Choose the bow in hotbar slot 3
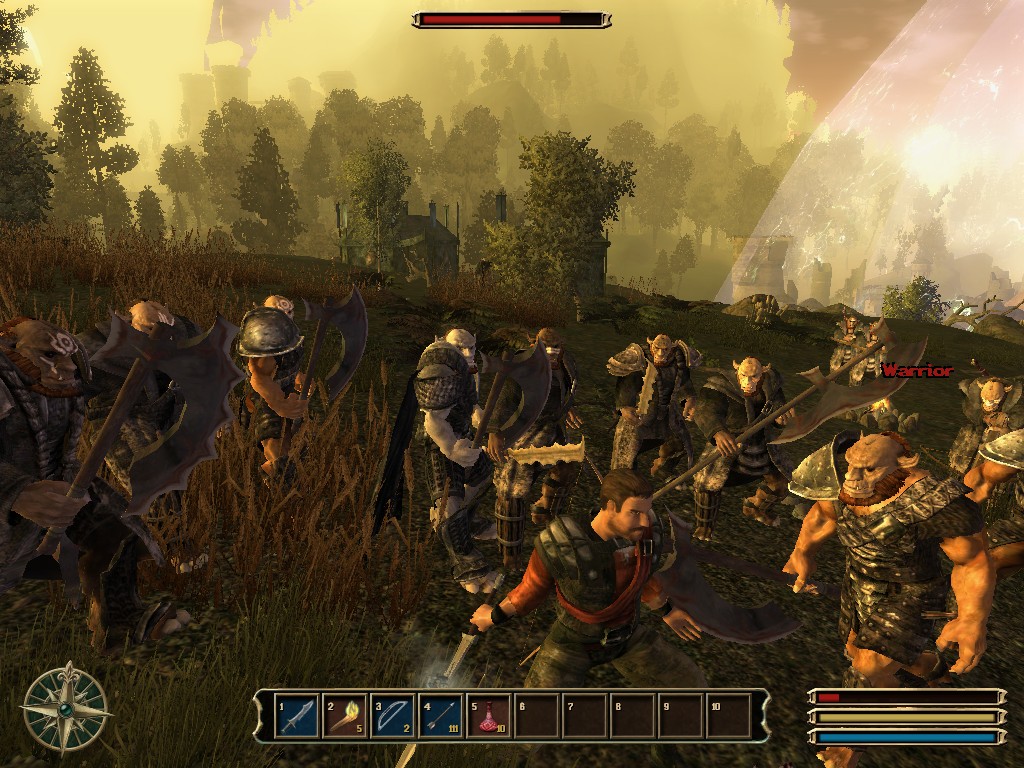Image resolution: width=1024 pixels, height=768 pixels. pos(393,716)
